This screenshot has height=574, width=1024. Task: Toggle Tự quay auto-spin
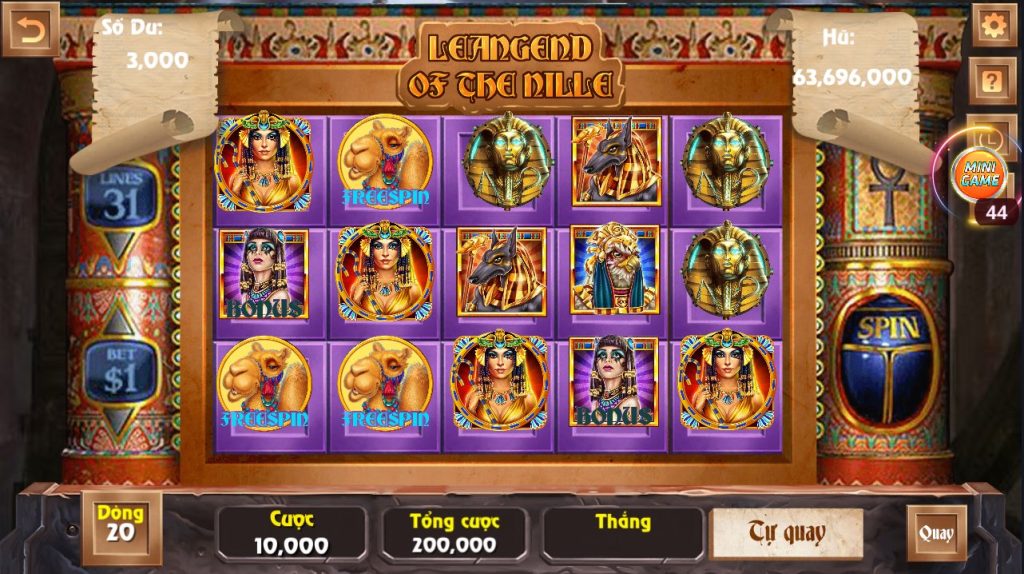787,533
